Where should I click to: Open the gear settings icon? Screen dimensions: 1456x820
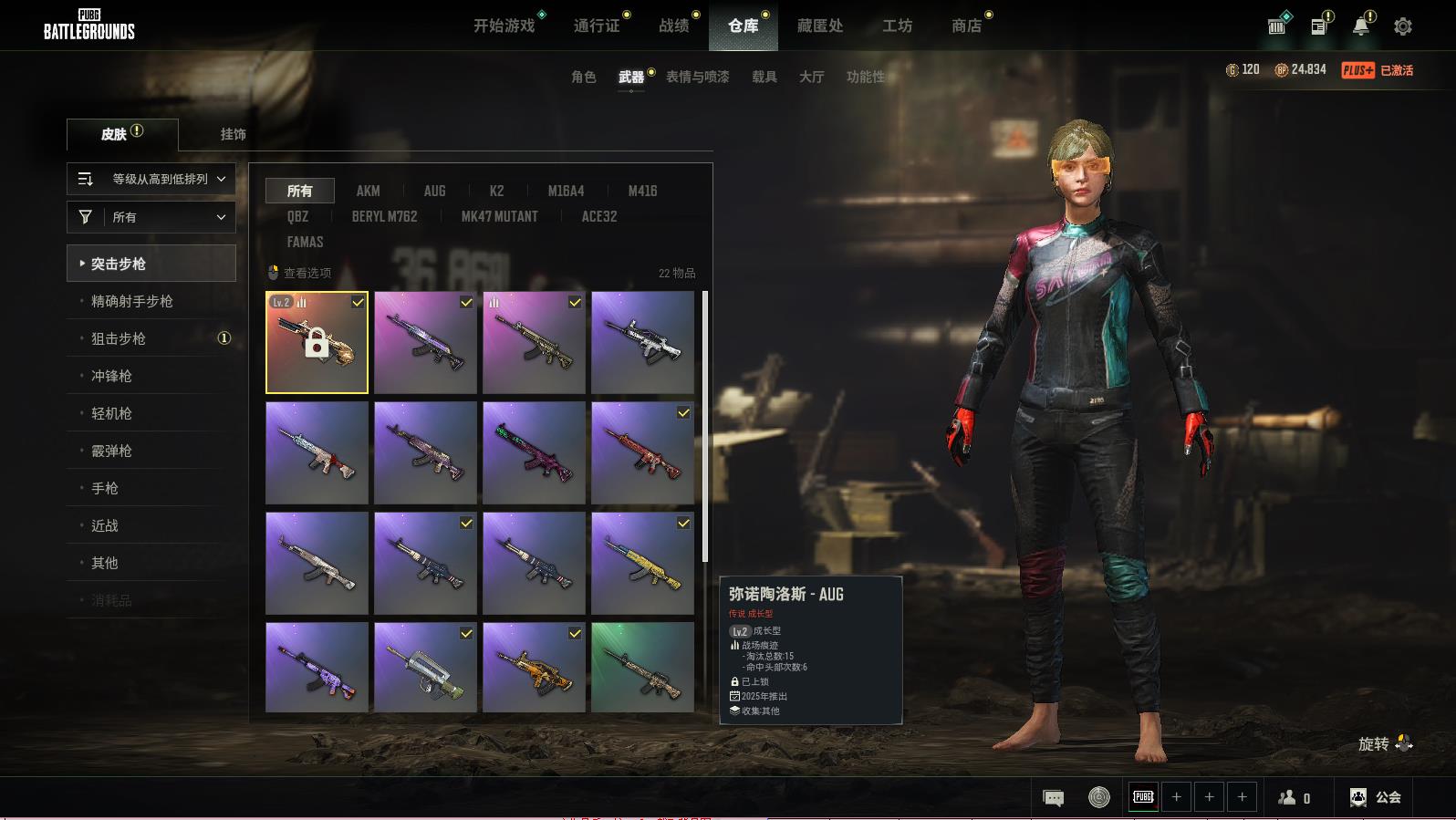(x=1403, y=26)
